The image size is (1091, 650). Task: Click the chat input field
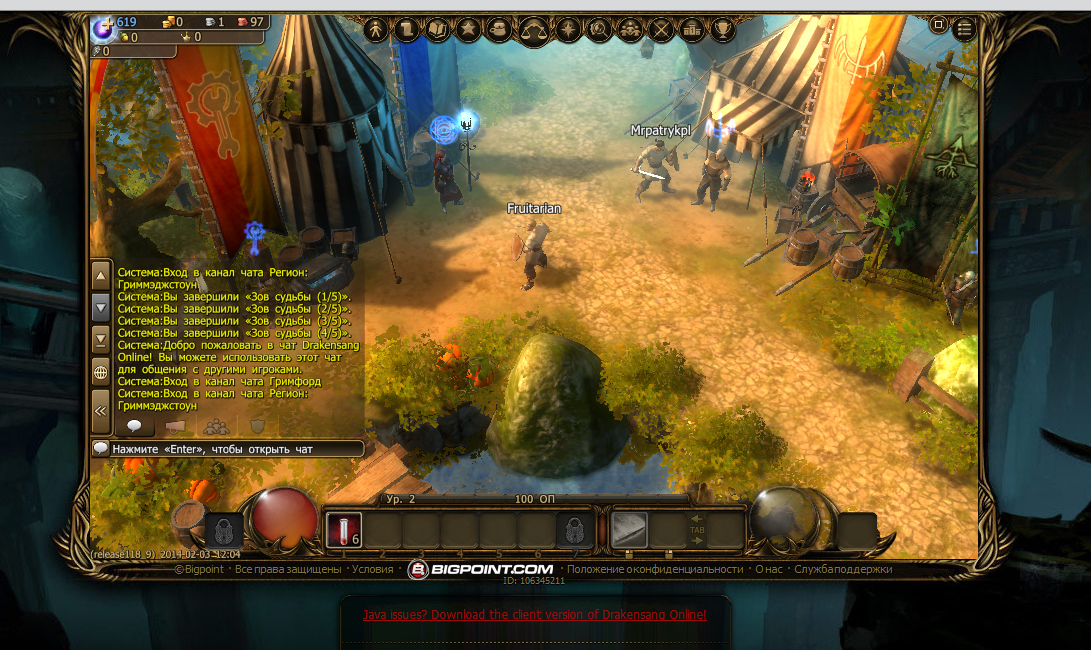(x=235, y=449)
